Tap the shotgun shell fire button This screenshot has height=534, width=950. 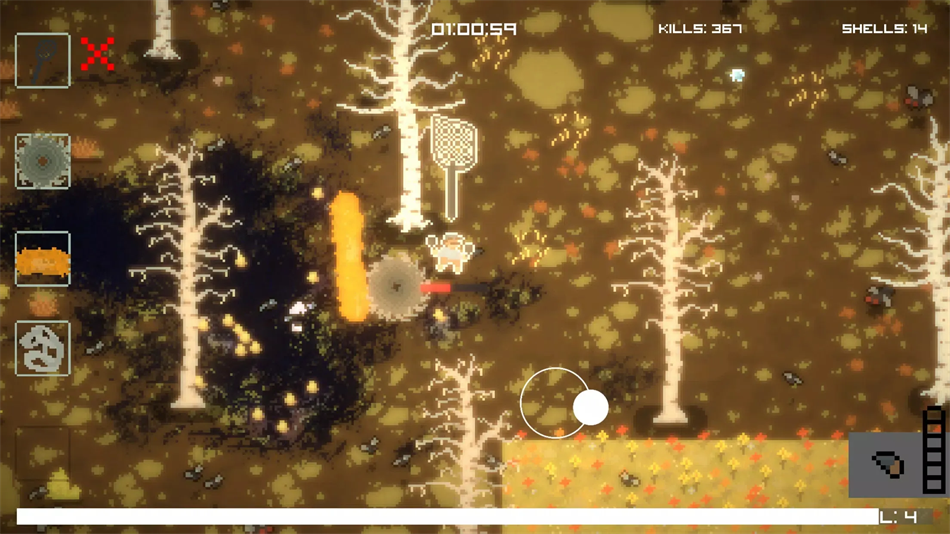coord(886,464)
